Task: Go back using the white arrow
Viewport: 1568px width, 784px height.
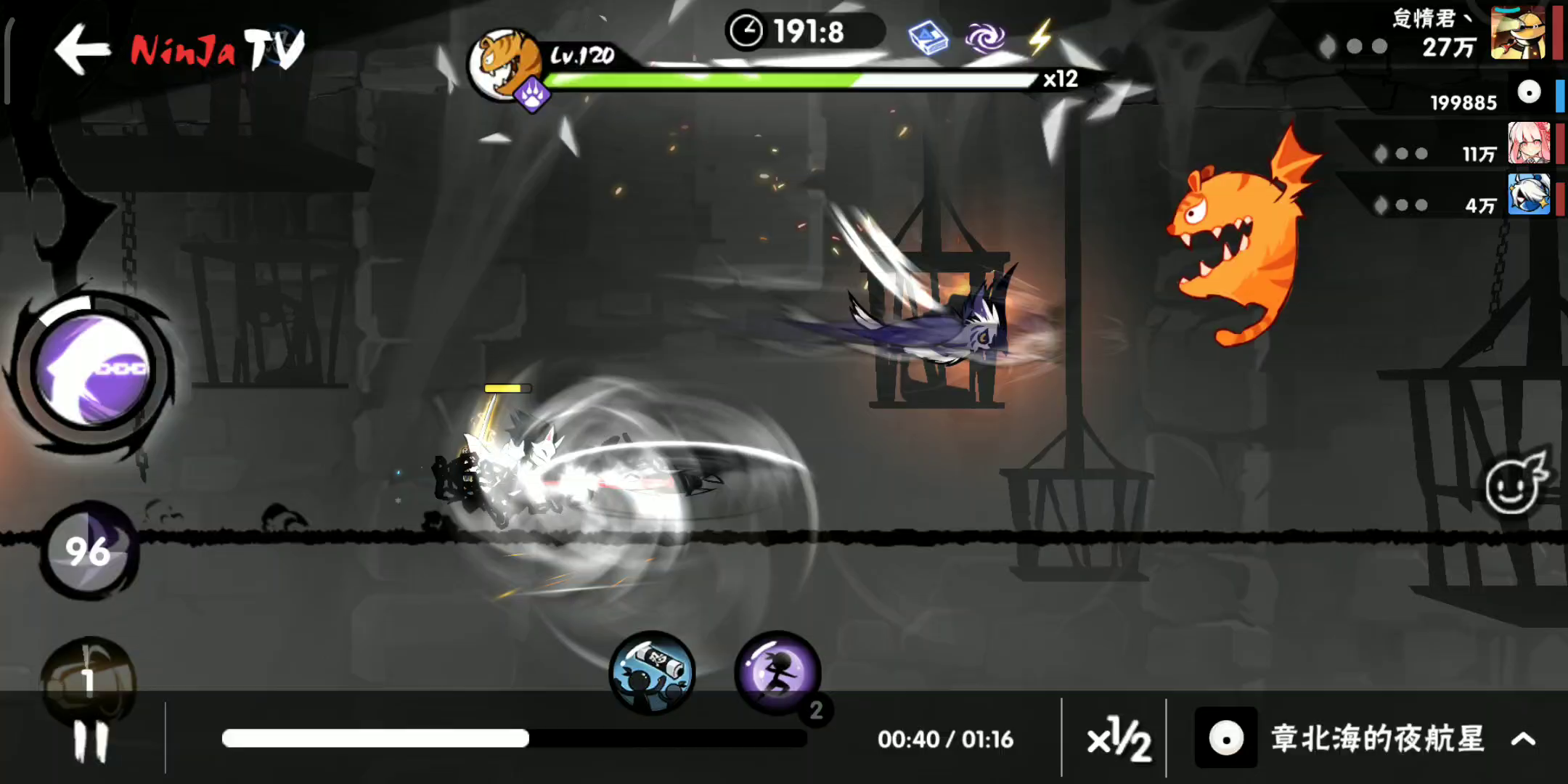Action: pyautogui.click(x=82, y=48)
